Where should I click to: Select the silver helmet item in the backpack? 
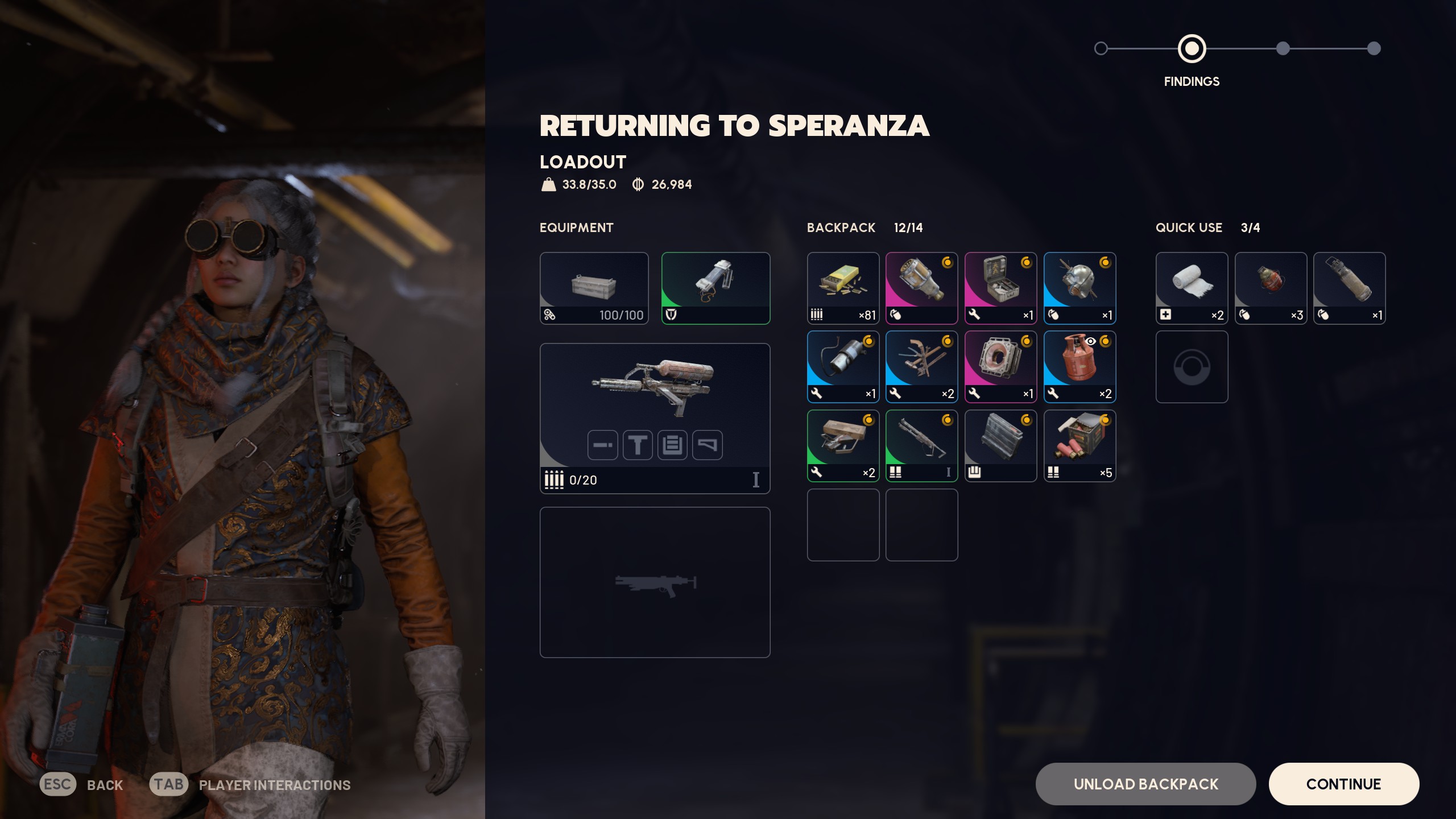coord(1079,287)
